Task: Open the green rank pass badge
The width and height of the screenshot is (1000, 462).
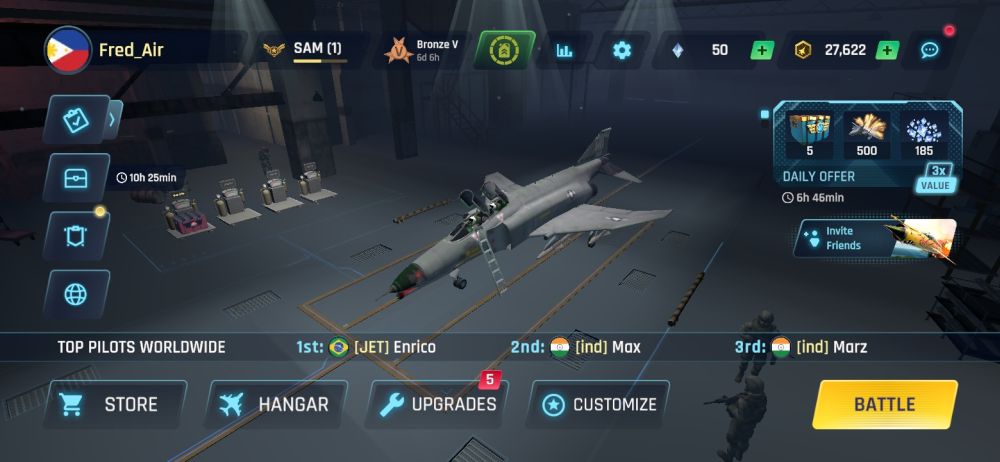Action: 505,50
